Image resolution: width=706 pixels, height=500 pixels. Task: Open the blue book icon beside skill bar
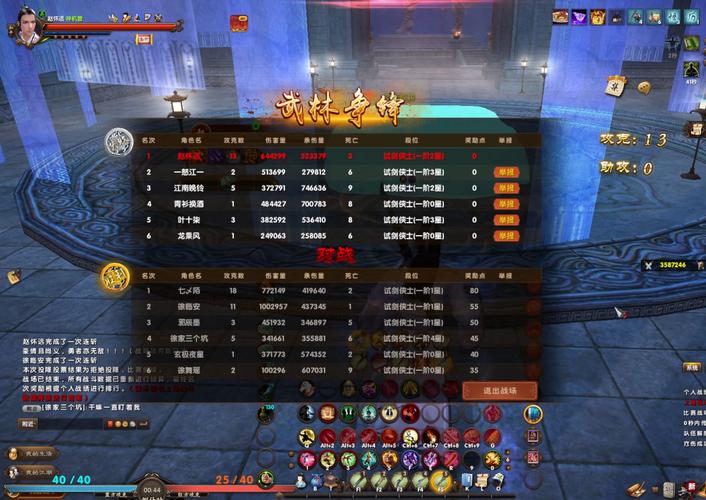click(533, 412)
